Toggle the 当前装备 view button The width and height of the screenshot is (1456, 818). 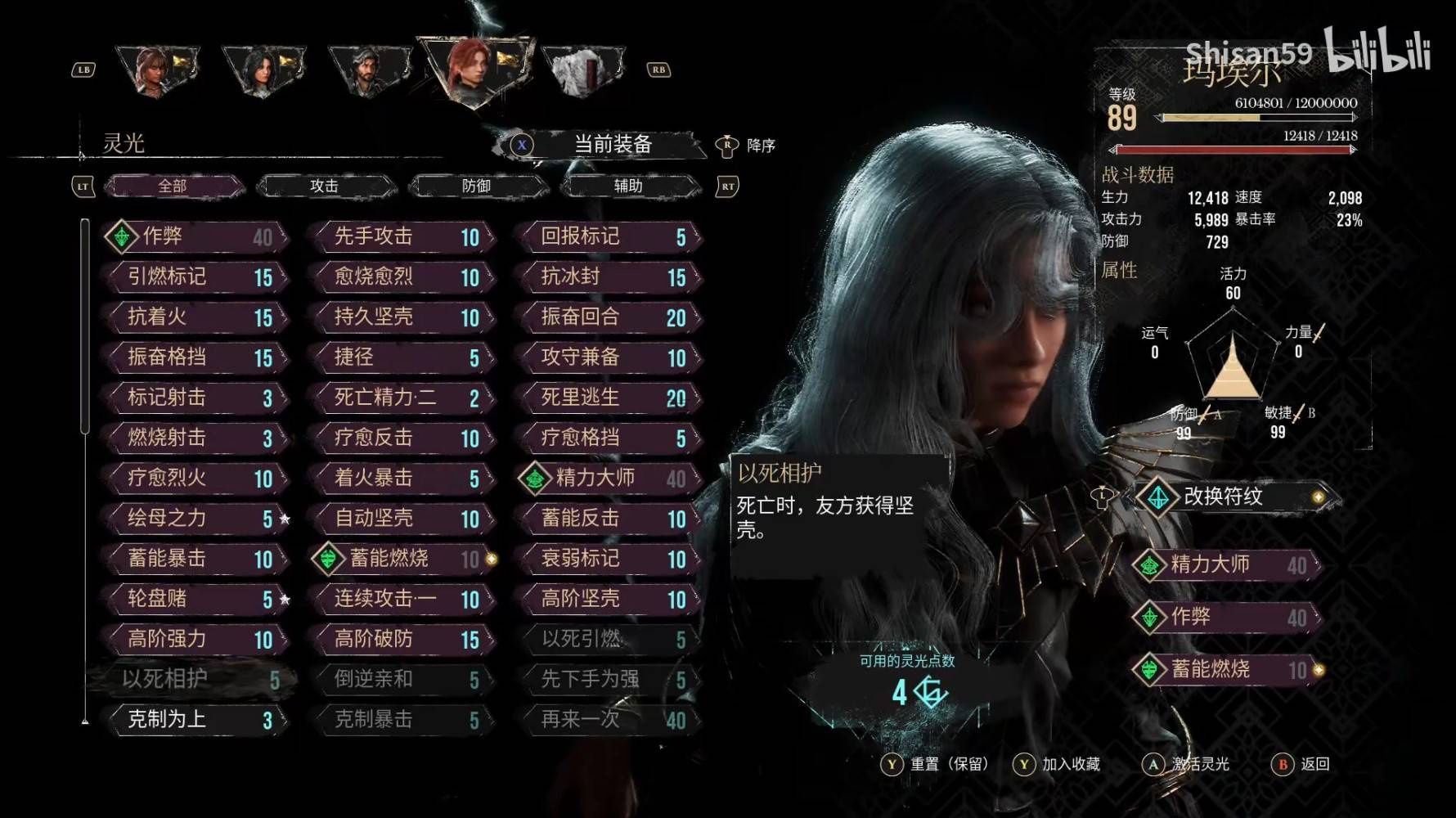click(x=612, y=145)
